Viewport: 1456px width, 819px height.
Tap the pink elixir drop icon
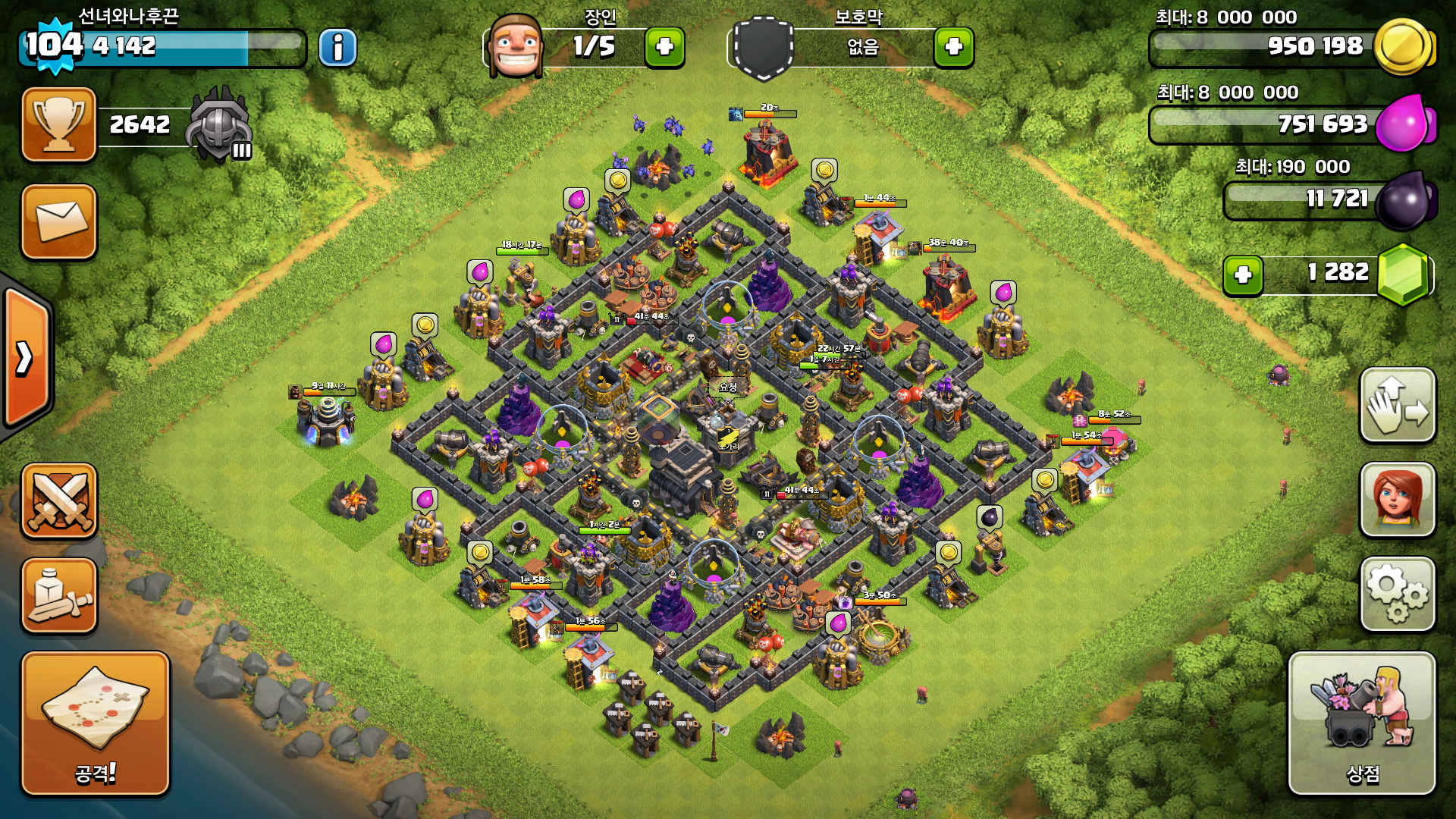tap(1404, 123)
